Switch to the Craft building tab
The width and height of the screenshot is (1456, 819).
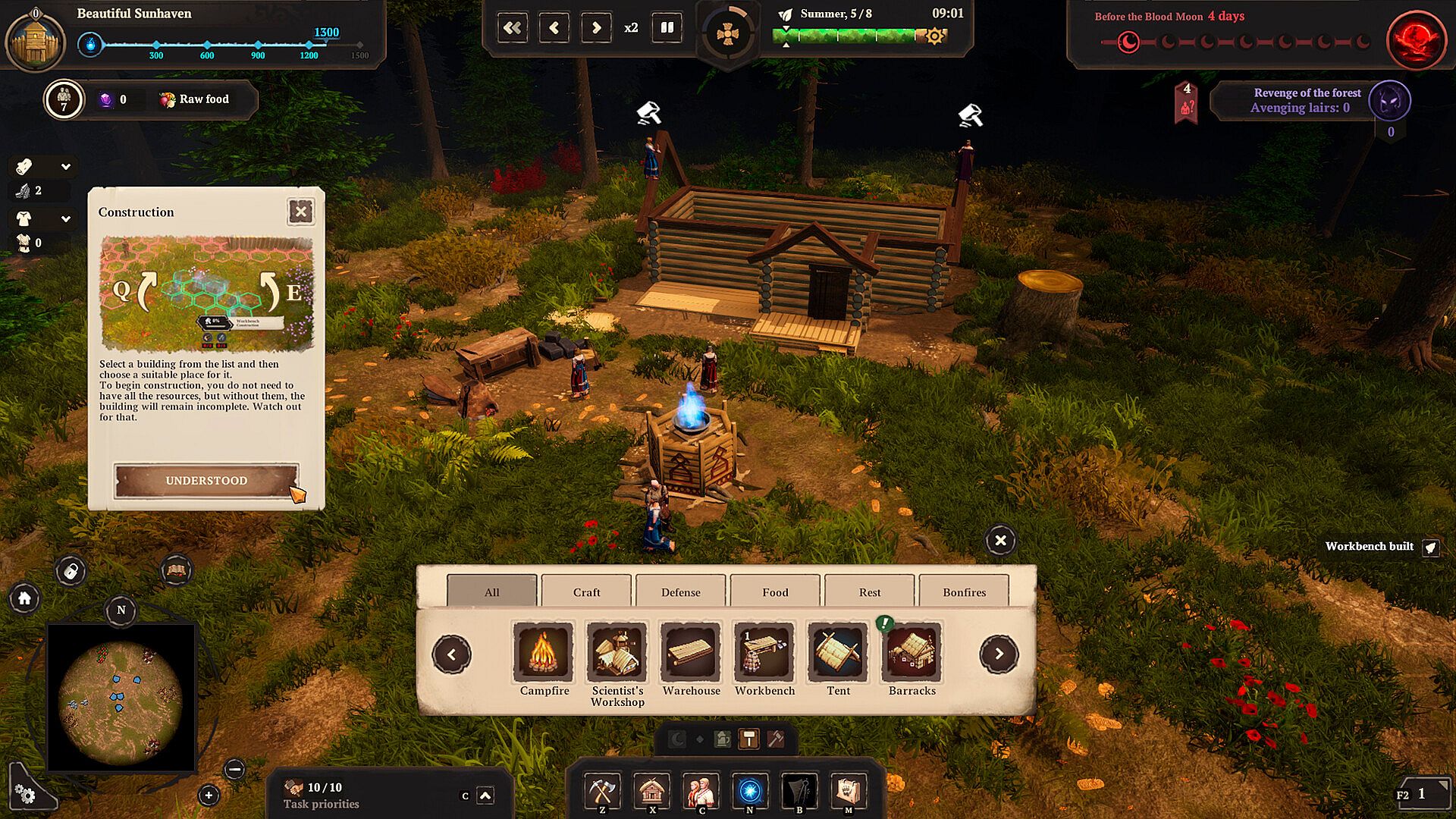586,591
